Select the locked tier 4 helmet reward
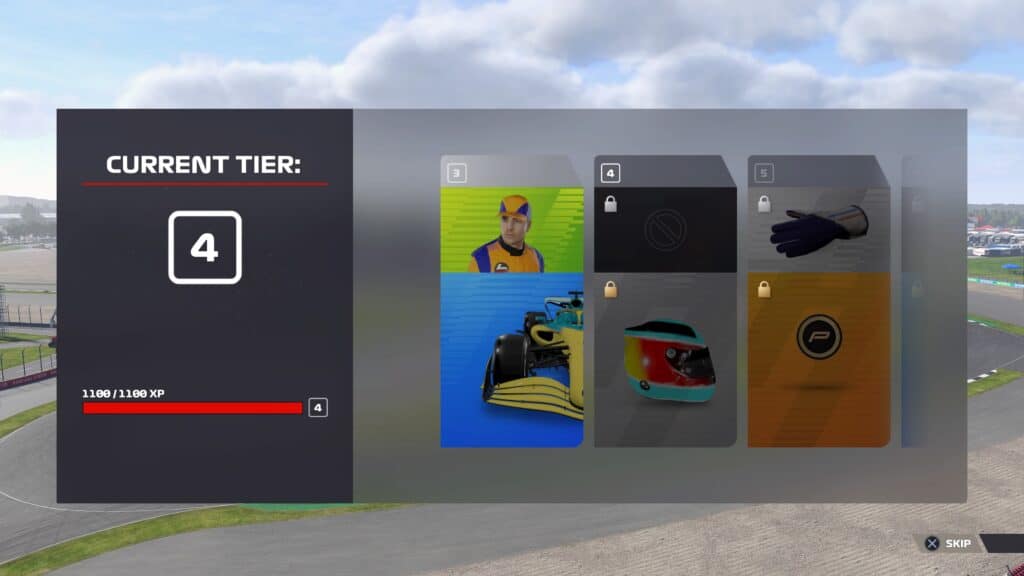This screenshot has height=576, width=1024. pos(665,360)
